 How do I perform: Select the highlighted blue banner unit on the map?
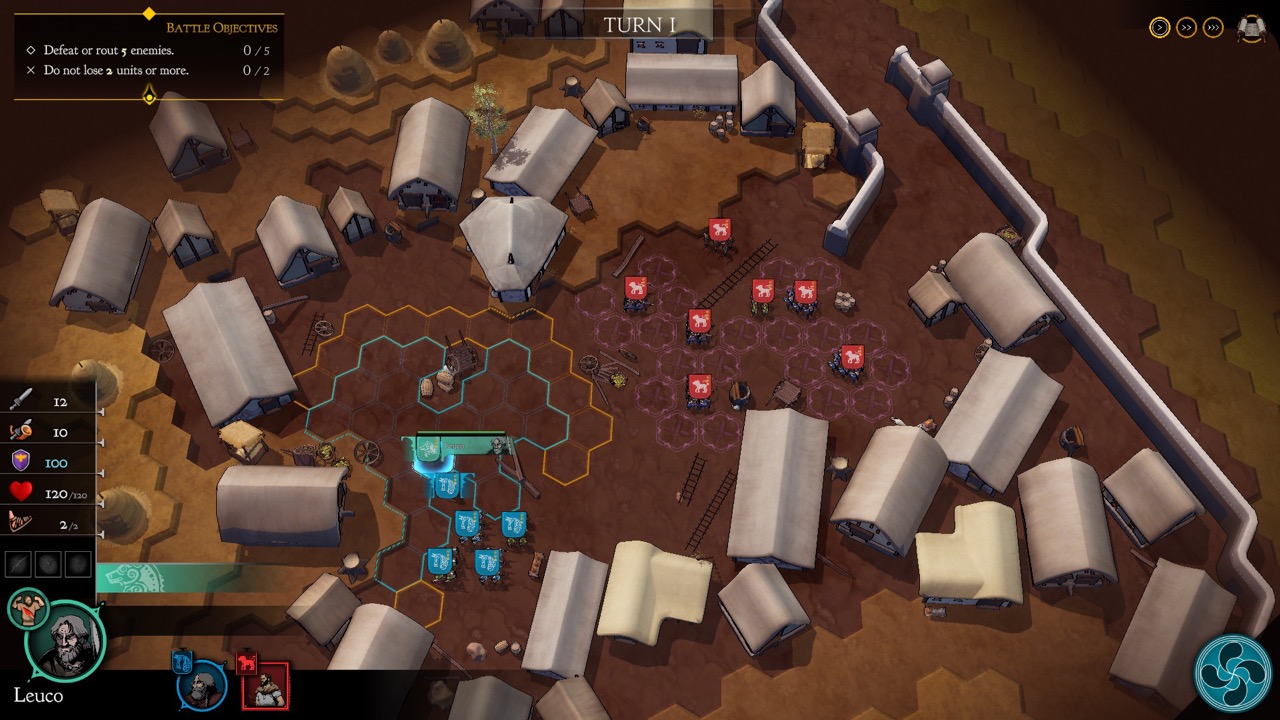click(x=429, y=452)
